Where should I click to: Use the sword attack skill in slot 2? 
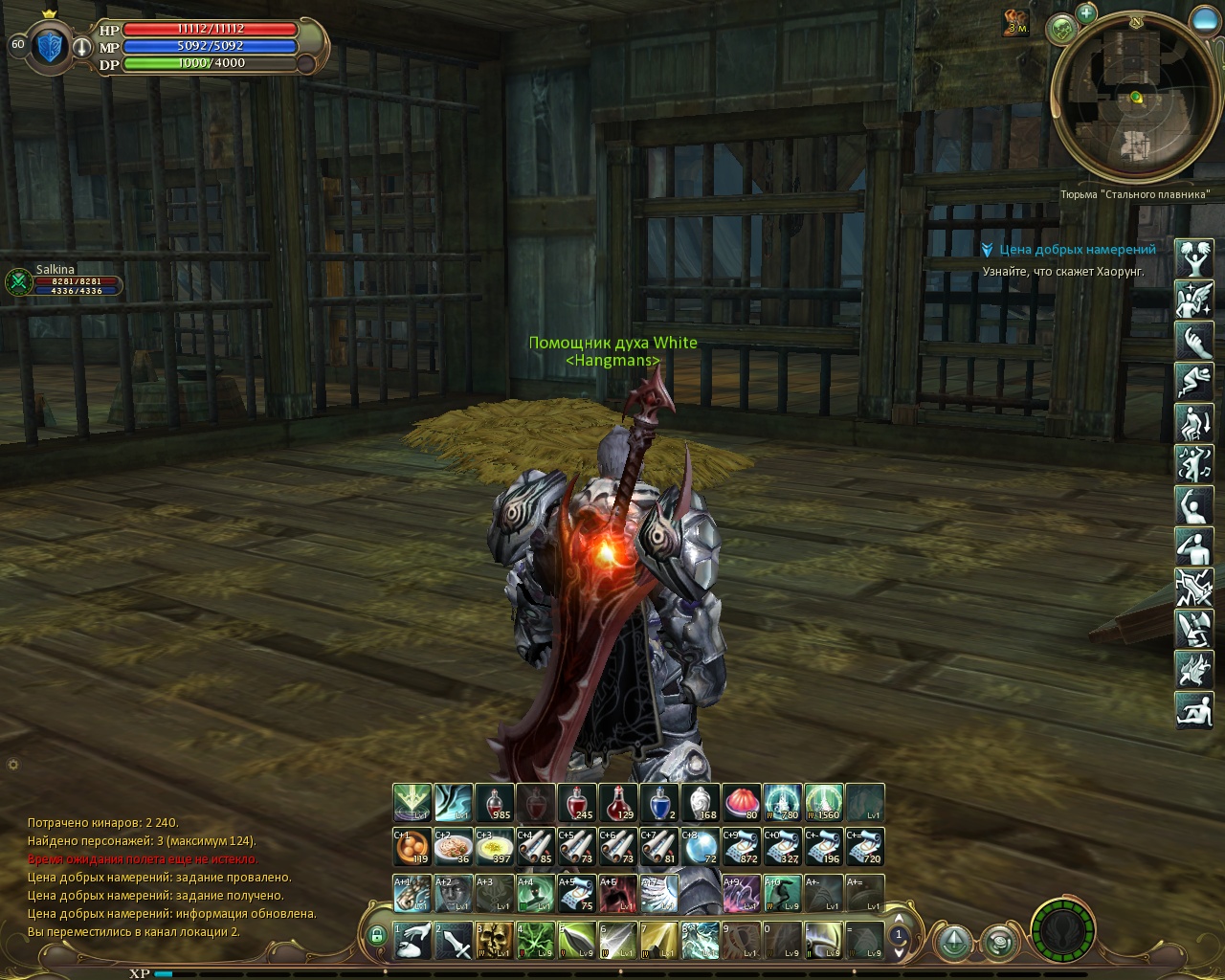click(453, 940)
